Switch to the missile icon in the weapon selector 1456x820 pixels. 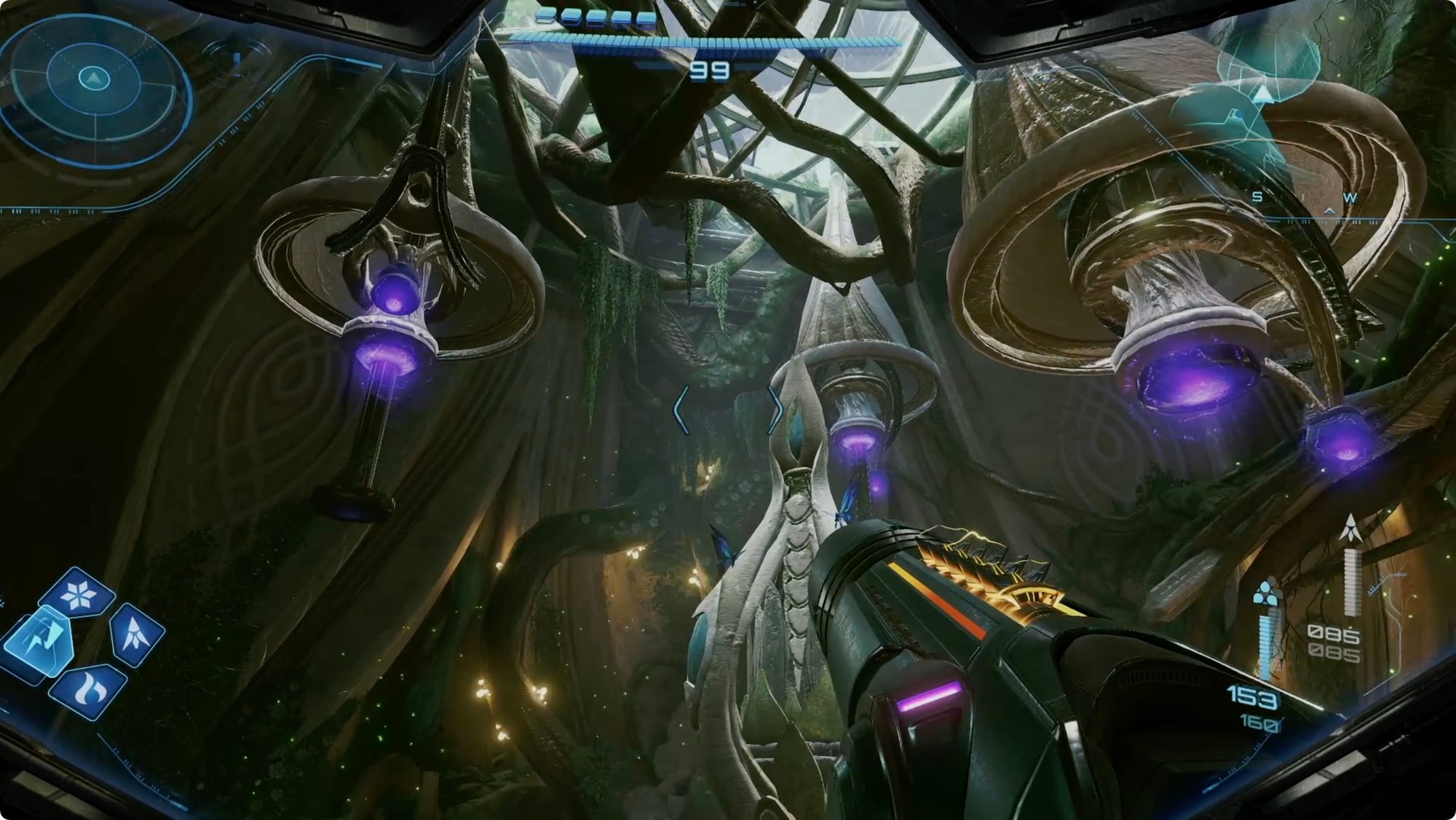[137, 634]
